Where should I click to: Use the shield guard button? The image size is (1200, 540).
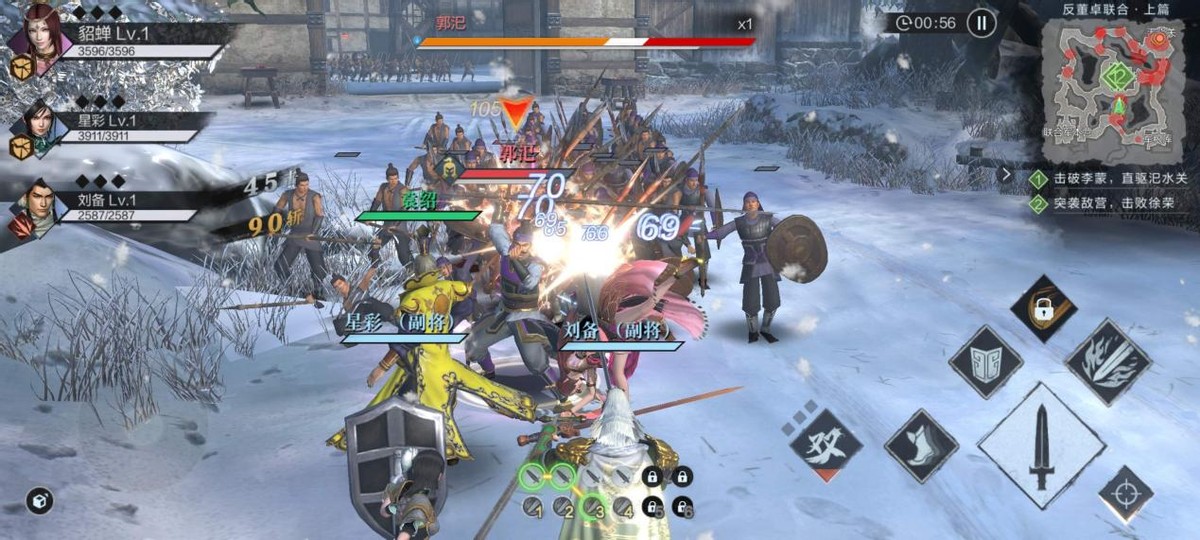coord(985,362)
